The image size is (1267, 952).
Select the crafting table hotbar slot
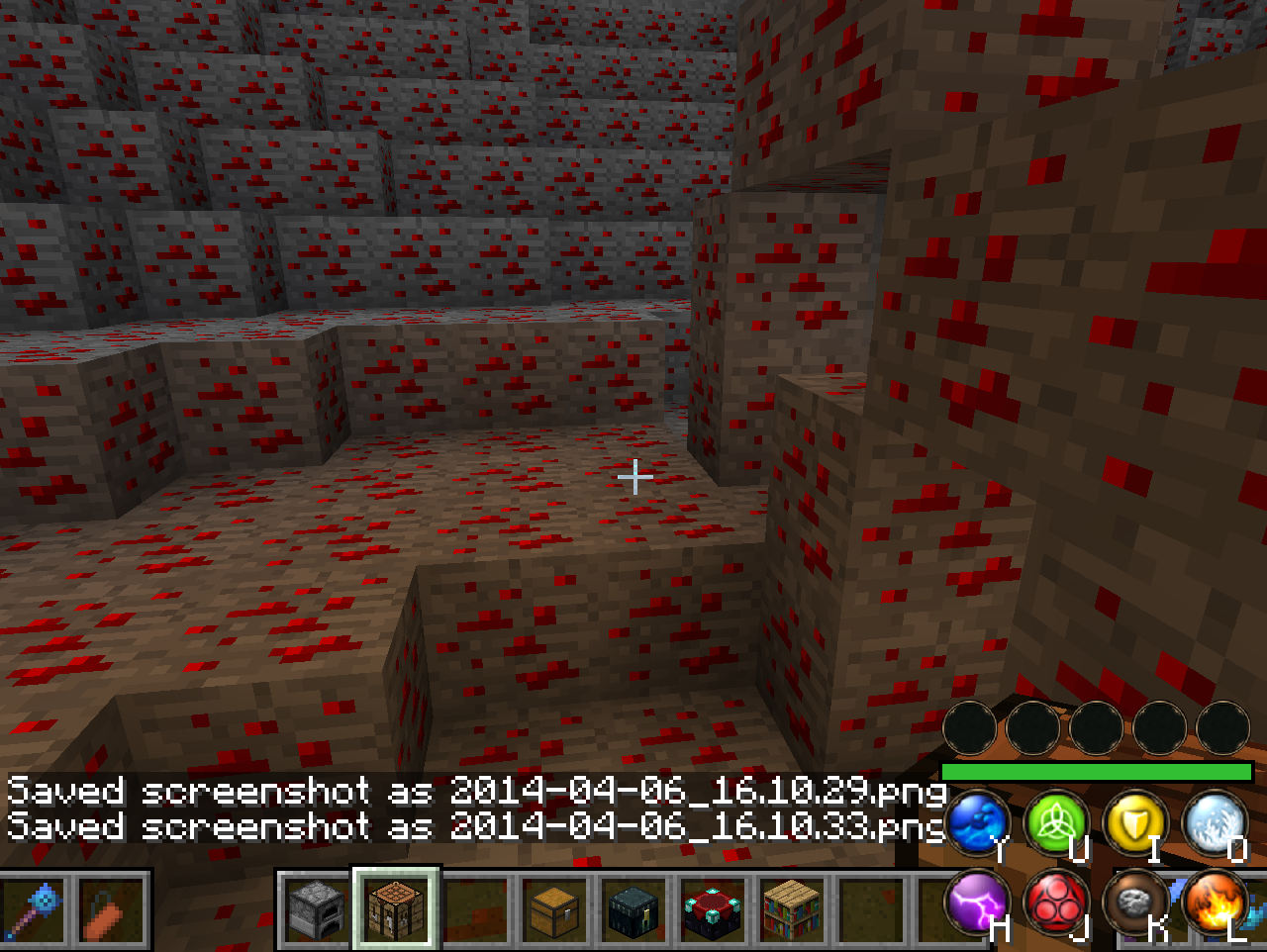click(396, 912)
